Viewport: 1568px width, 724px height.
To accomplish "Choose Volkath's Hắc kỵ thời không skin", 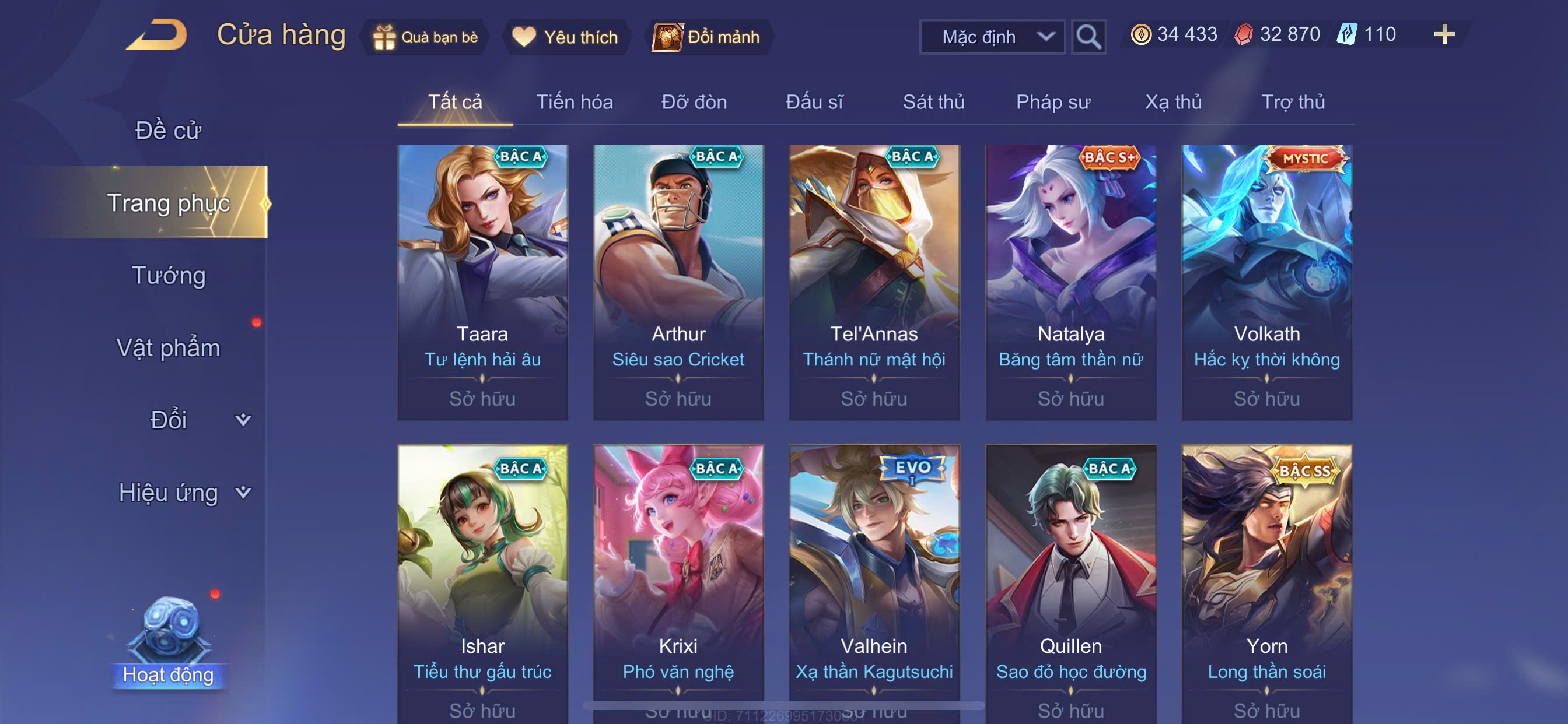I will point(1266,282).
